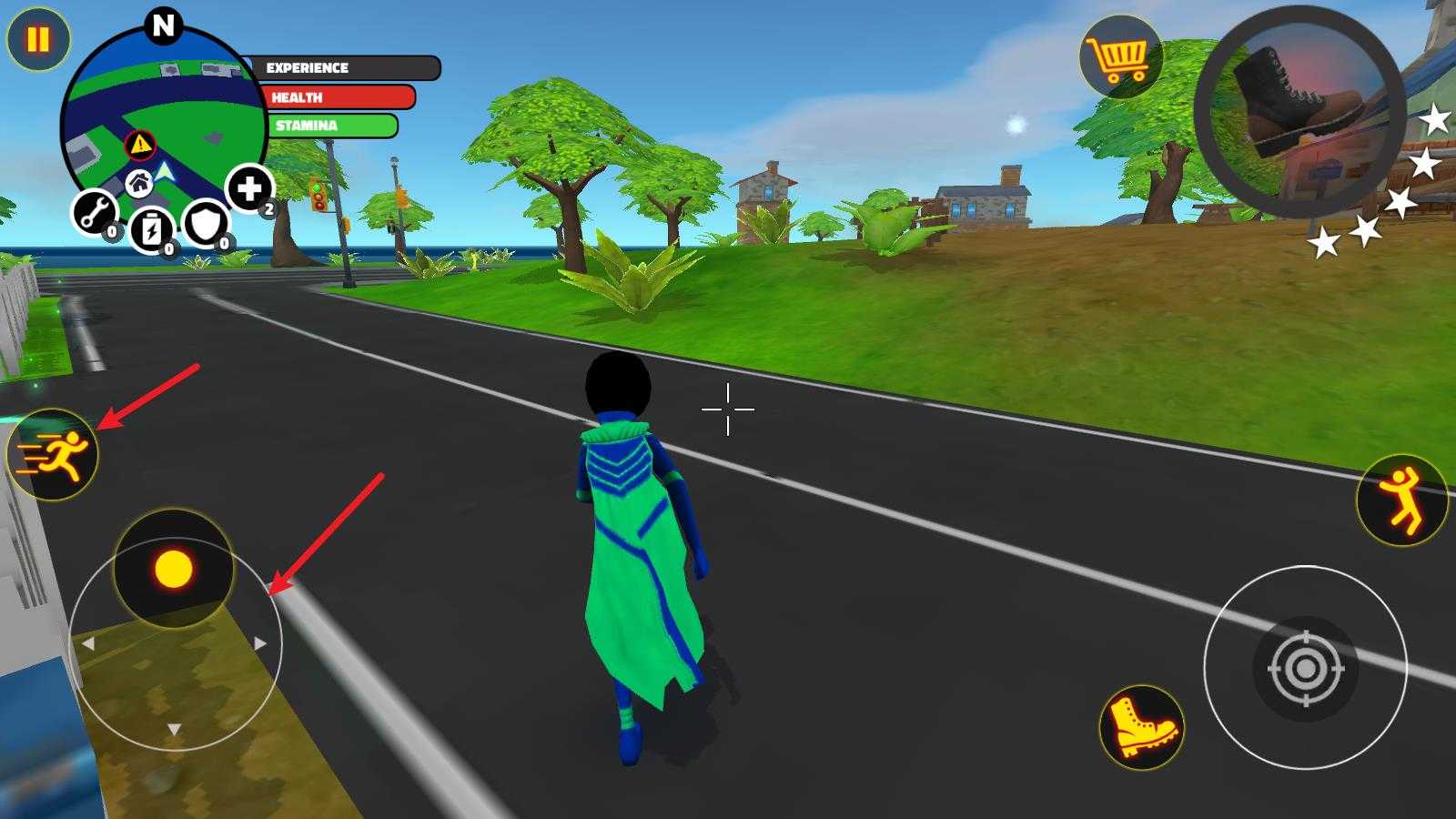The image size is (1456, 819).
Task: Tap the joystick's down arrow
Action: point(174,729)
